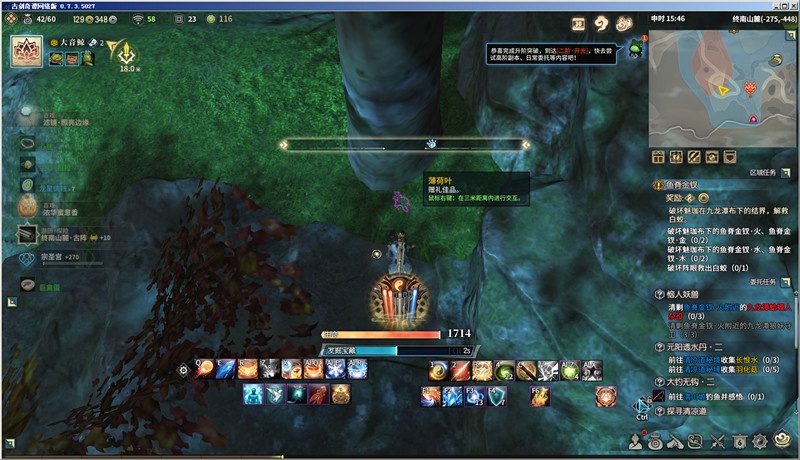Screen dimensions: 800x460
Task: Click the green frog notification icon
Action: (634, 50)
